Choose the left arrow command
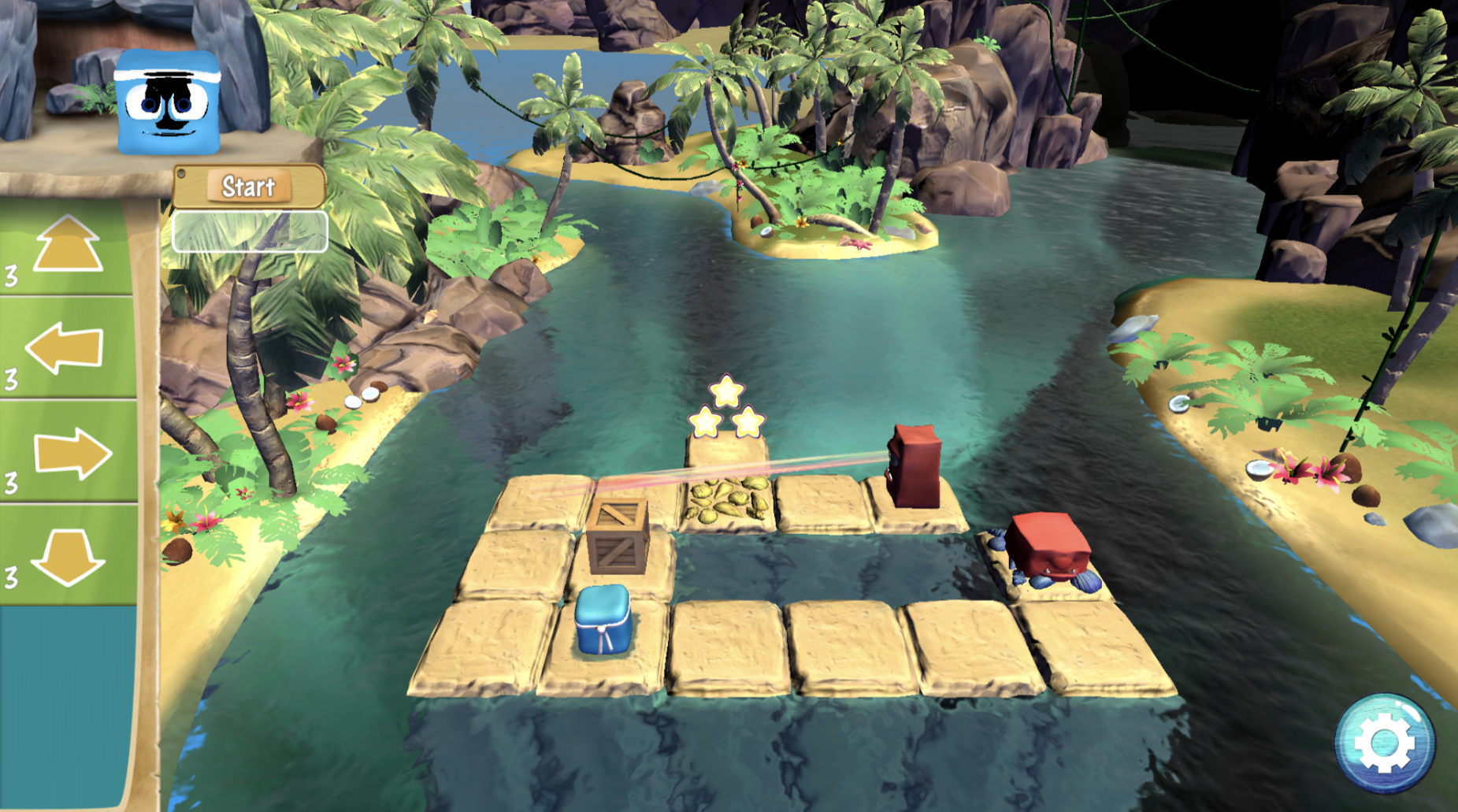The height and width of the screenshot is (812, 1458). [66, 347]
